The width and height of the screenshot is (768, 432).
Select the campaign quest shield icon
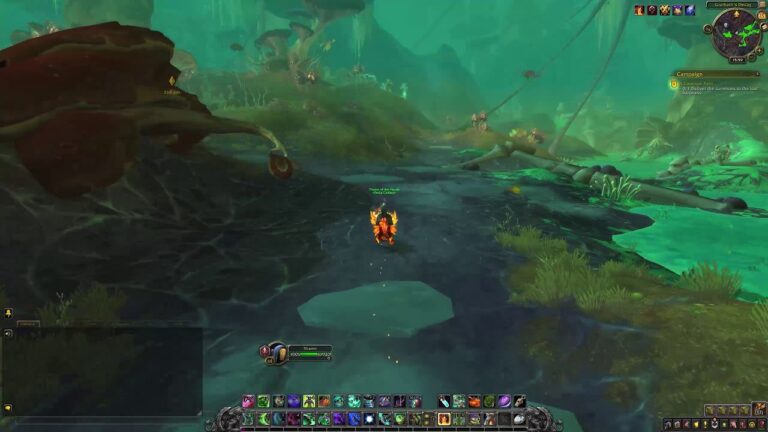pos(676,86)
